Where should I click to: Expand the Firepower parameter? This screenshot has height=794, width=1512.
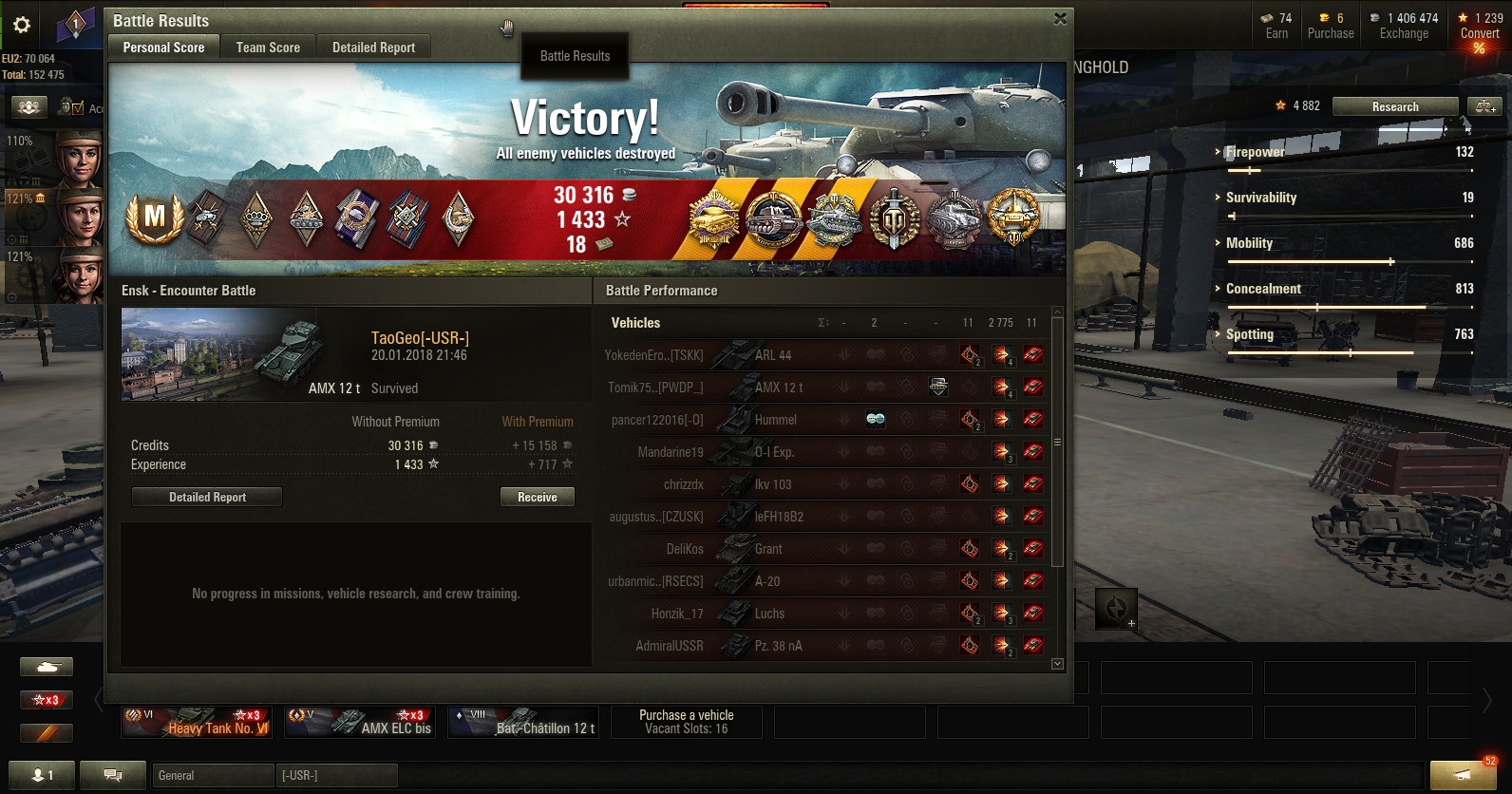(x=1254, y=152)
